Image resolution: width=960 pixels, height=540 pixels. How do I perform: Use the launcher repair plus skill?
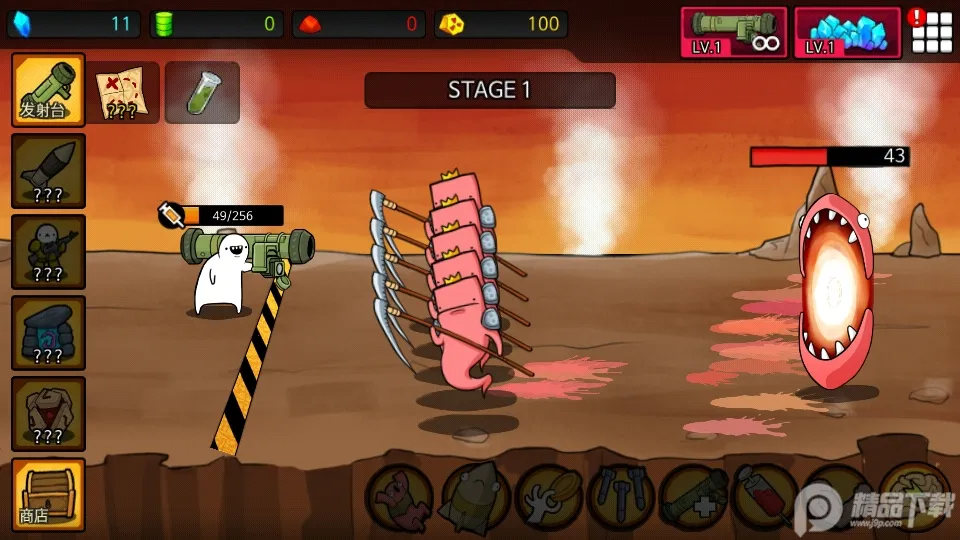pos(693,496)
